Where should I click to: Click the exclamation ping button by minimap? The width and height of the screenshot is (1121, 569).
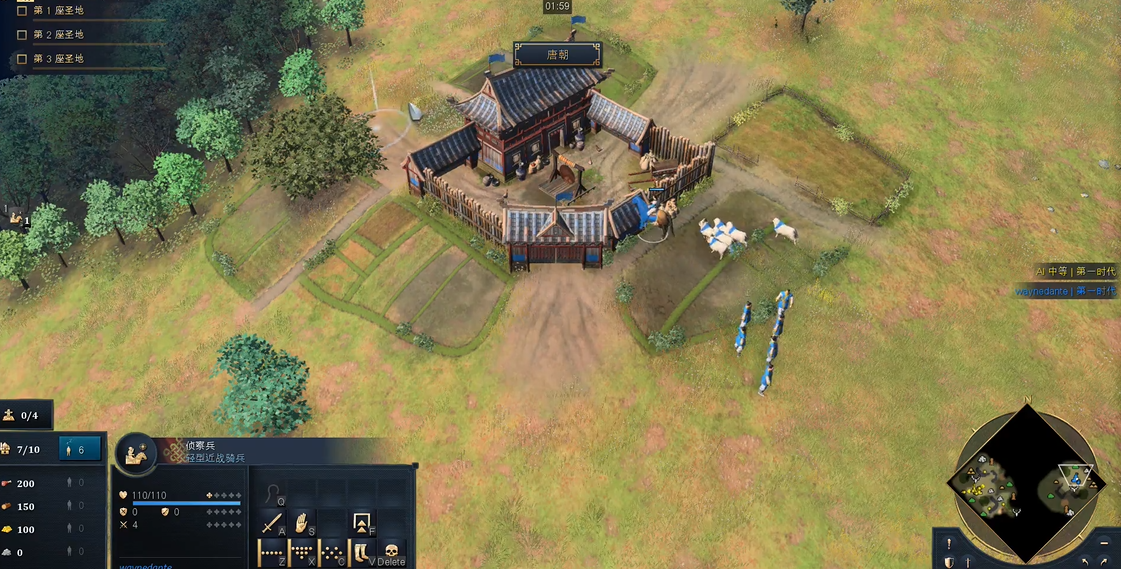[x=948, y=543]
